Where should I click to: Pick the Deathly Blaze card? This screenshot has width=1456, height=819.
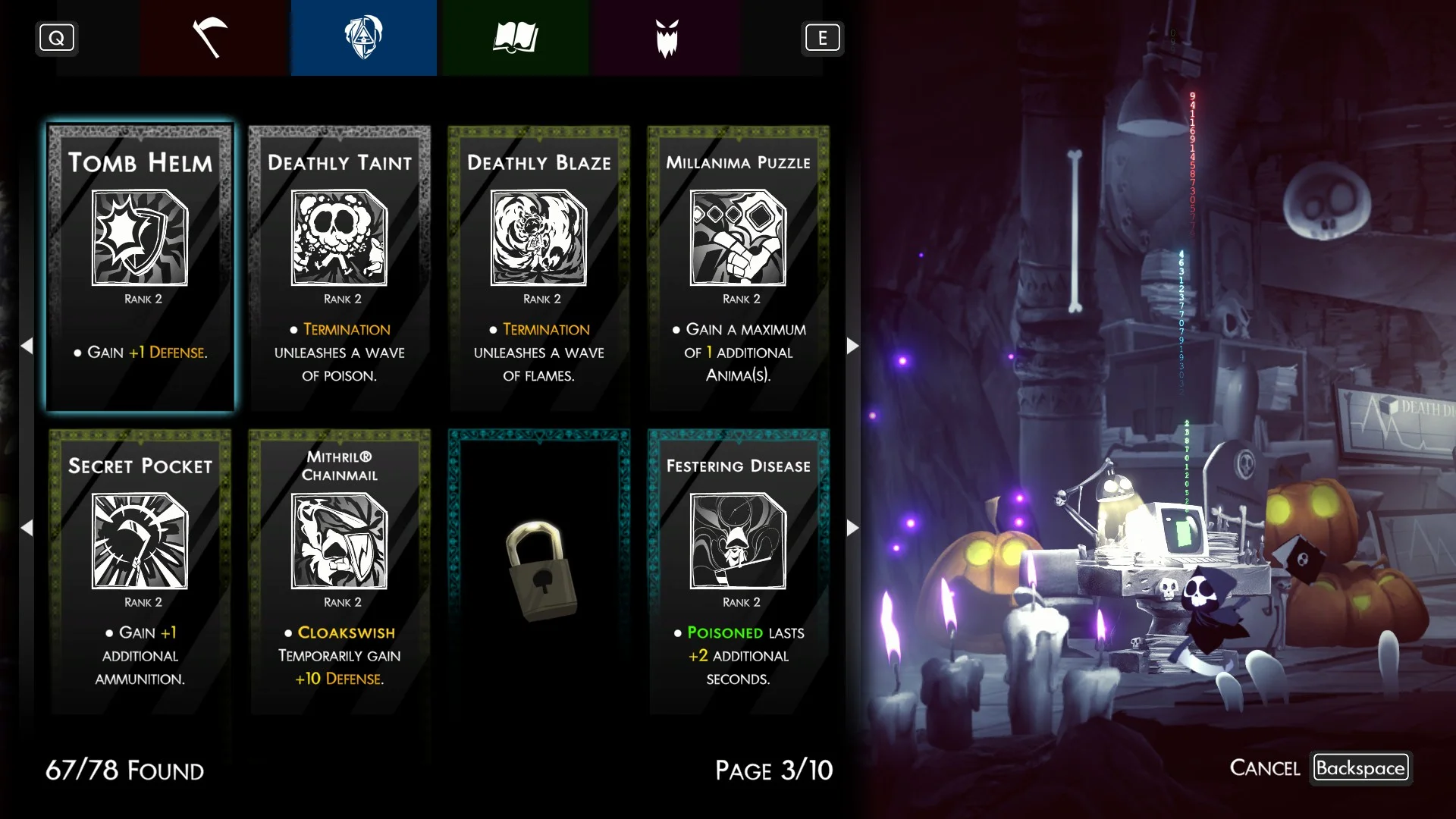point(538,268)
